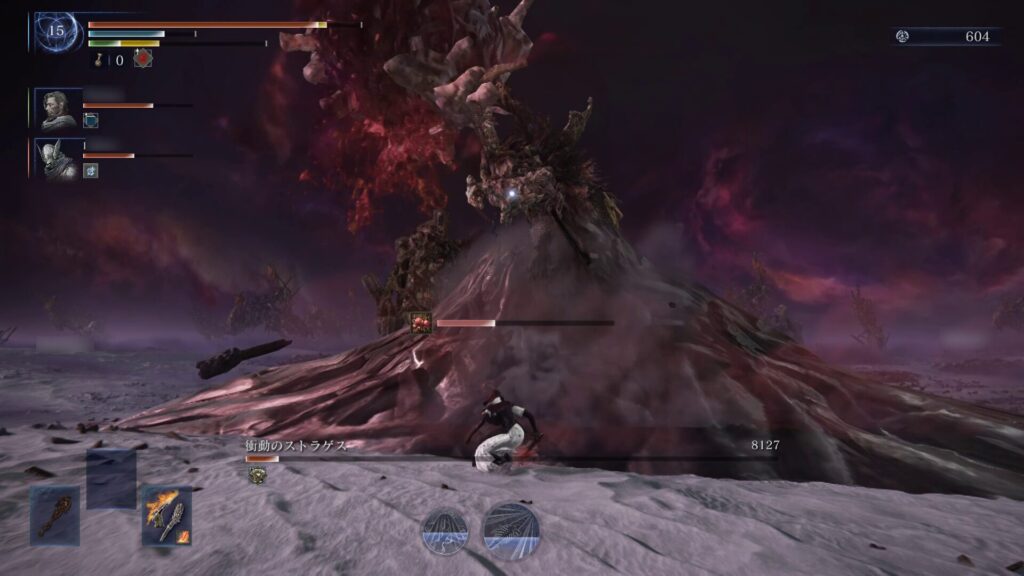Select the left-hand club weapon slot
The height and width of the screenshot is (576, 1024).
(54, 514)
